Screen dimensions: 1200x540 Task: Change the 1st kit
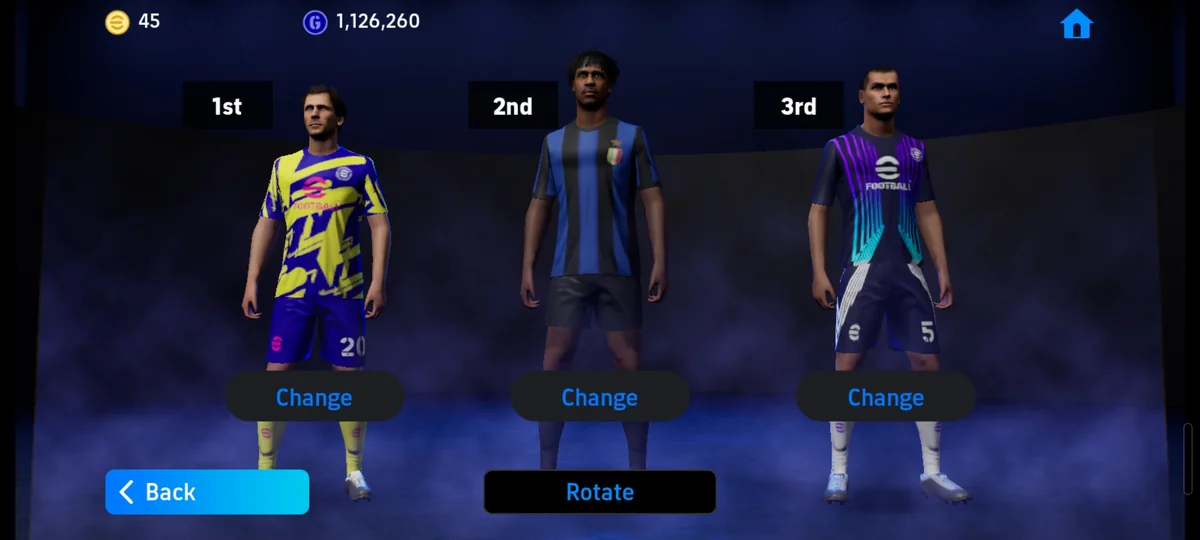(x=314, y=397)
